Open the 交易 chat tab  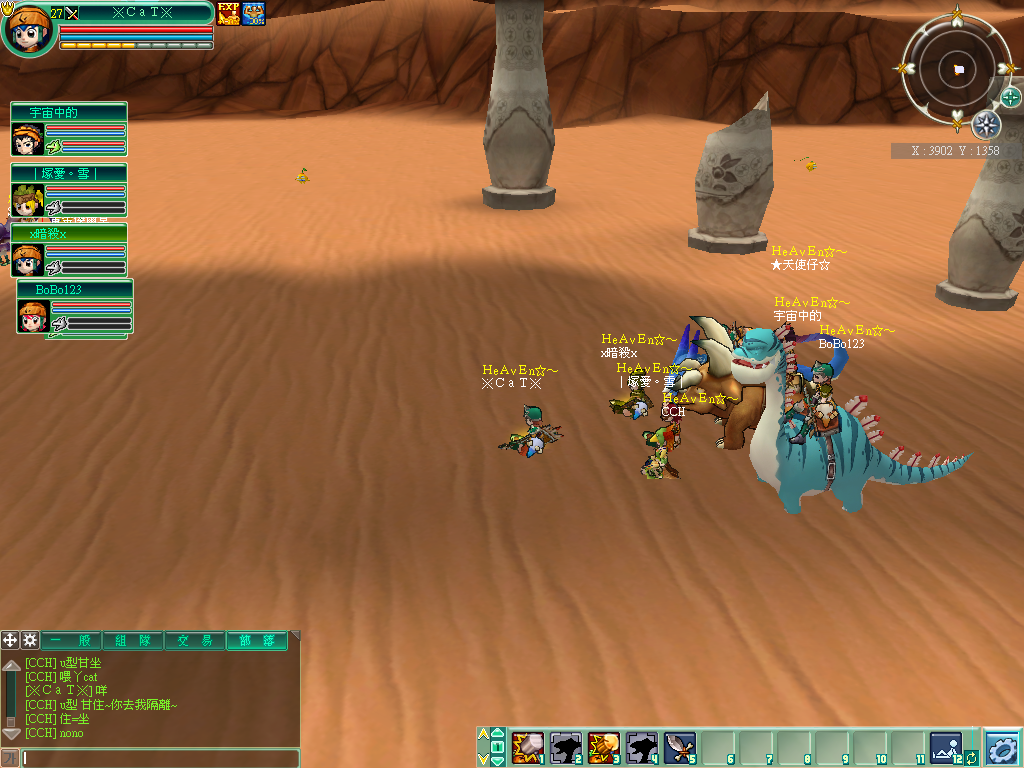pos(195,641)
